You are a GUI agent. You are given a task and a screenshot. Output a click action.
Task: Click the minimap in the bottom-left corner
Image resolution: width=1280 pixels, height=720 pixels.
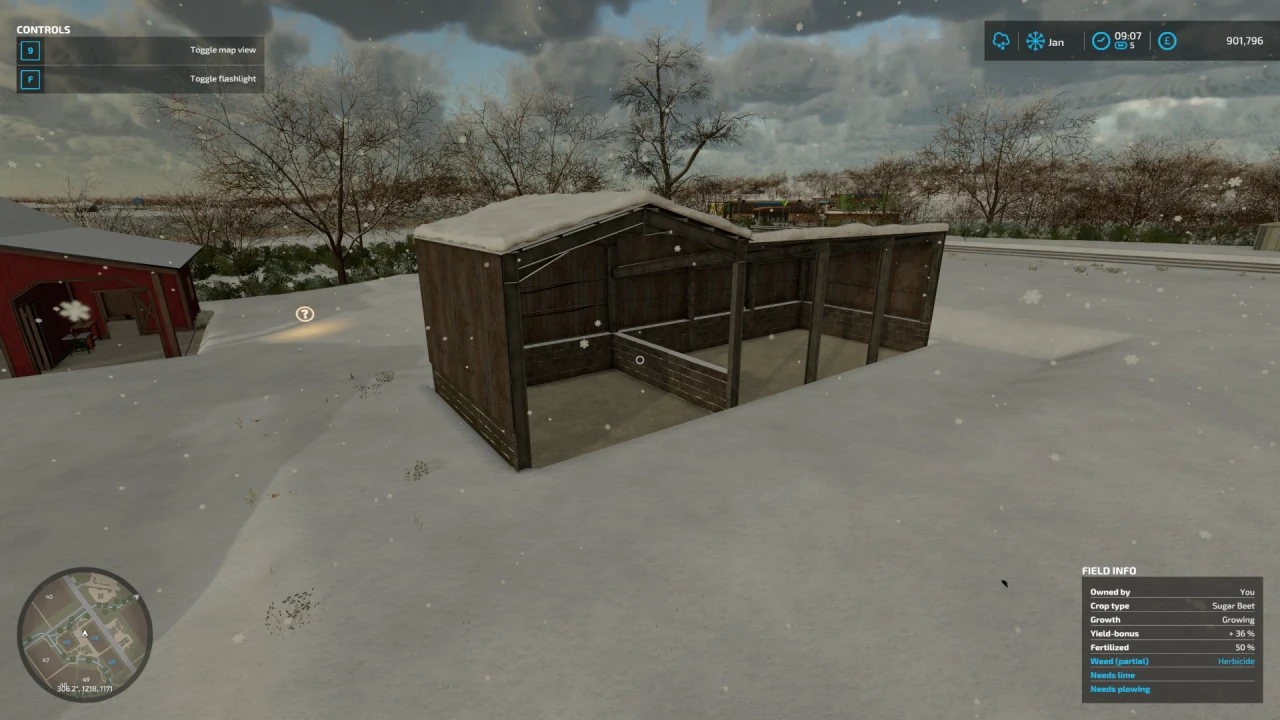pyautogui.click(x=85, y=635)
